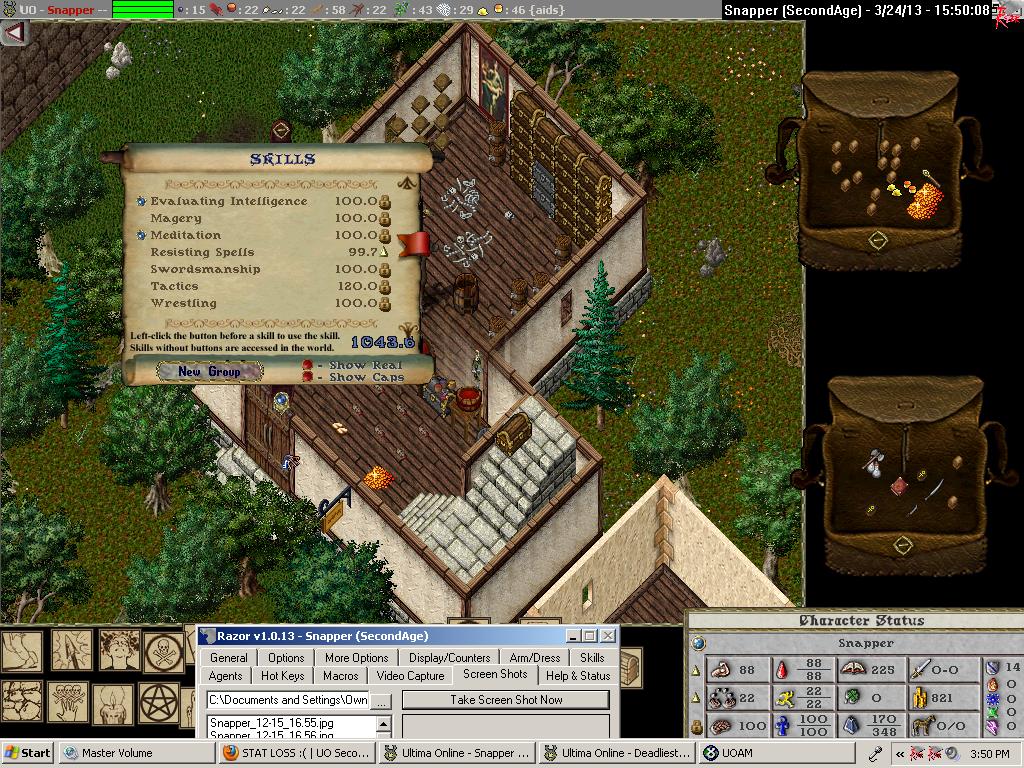The height and width of the screenshot is (768, 1024).
Task: Toggle the Show Real skill values
Action: 308,365
